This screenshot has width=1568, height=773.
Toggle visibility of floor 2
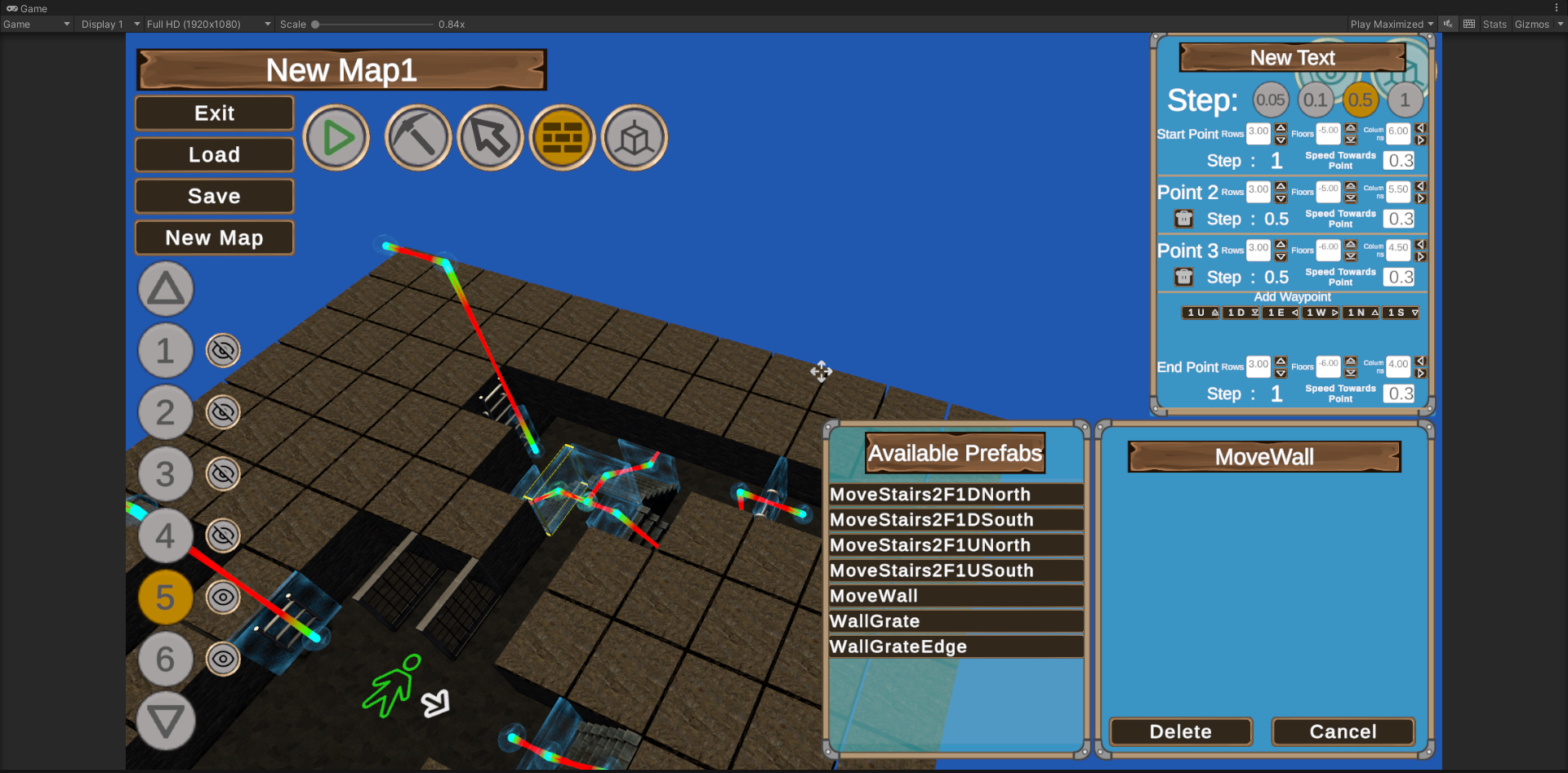[x=223, y=412]
